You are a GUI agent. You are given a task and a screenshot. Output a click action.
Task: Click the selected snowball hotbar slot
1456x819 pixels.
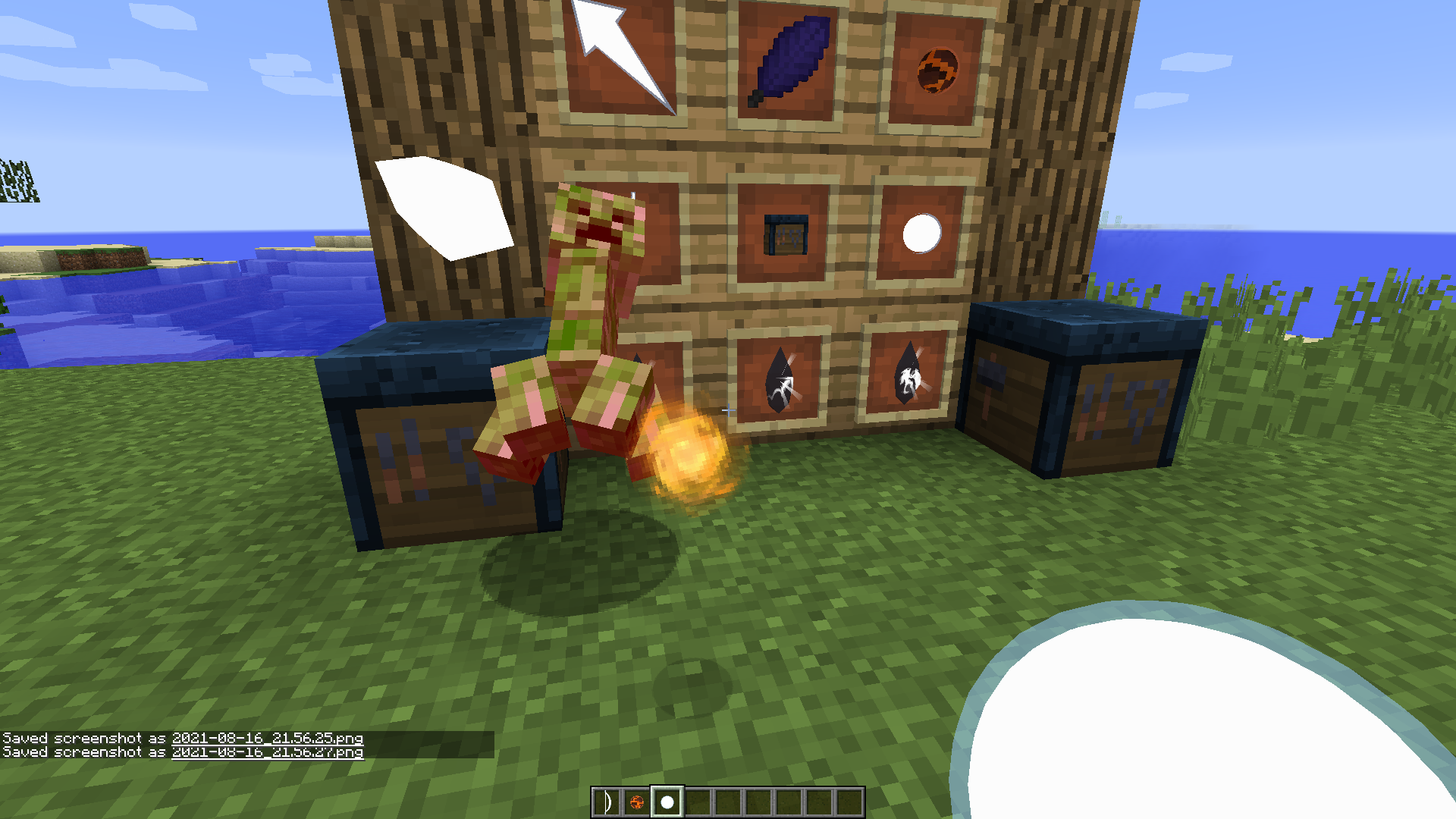click(667, 799)
